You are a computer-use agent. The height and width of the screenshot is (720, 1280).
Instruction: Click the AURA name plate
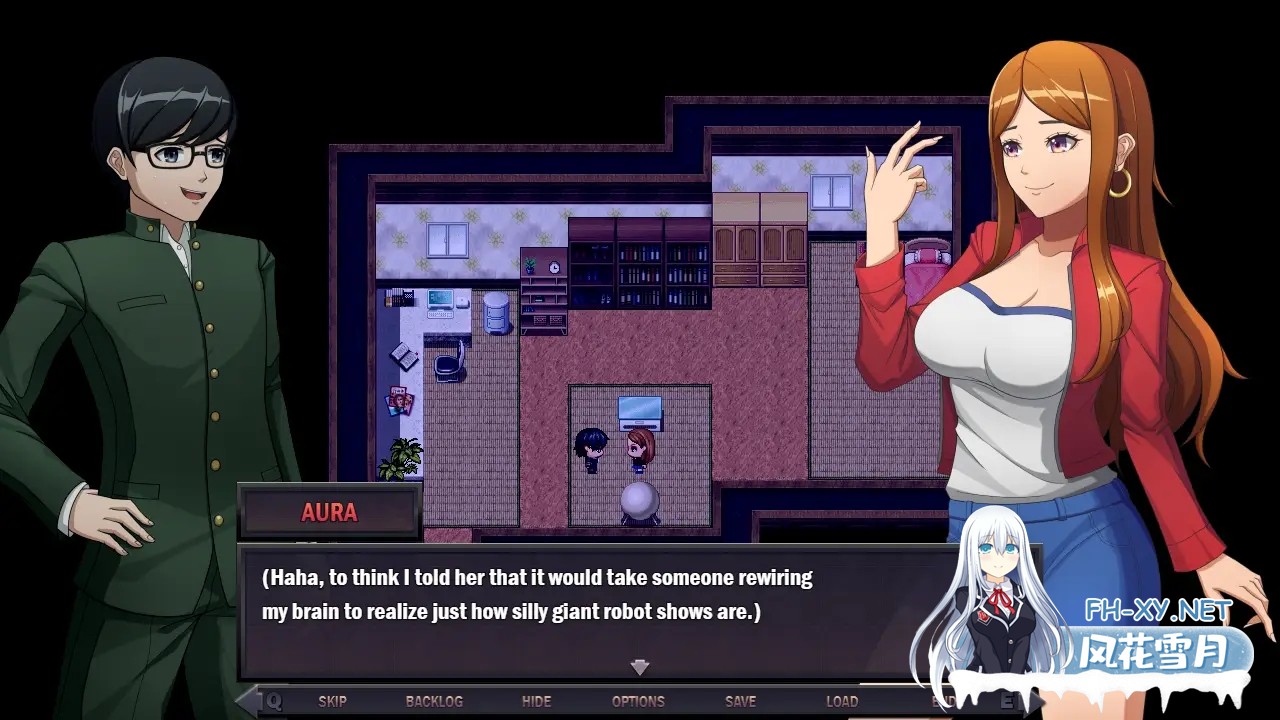click(x=330, y=513)
